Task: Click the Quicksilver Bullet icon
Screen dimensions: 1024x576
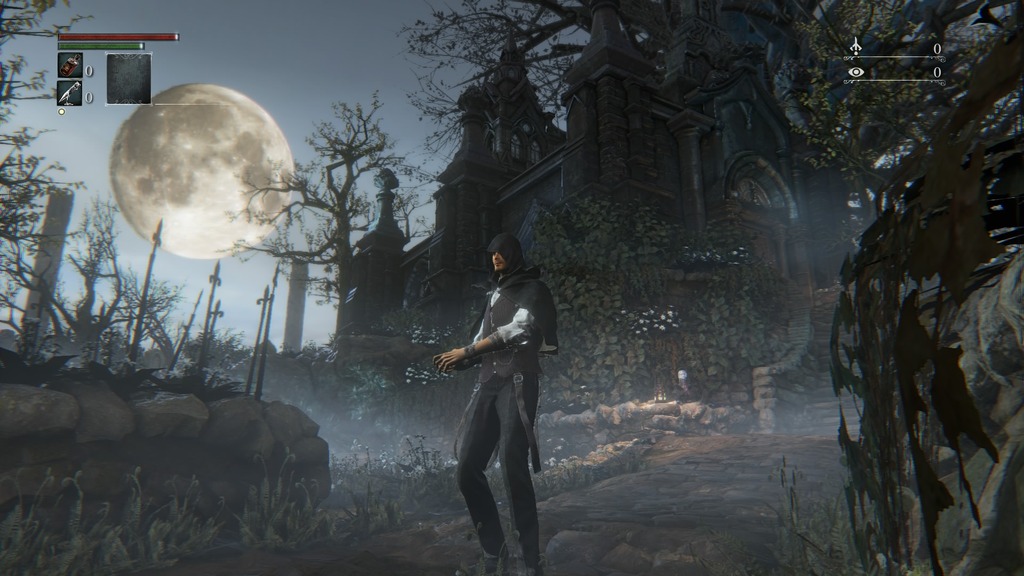Action: (70, 94)
